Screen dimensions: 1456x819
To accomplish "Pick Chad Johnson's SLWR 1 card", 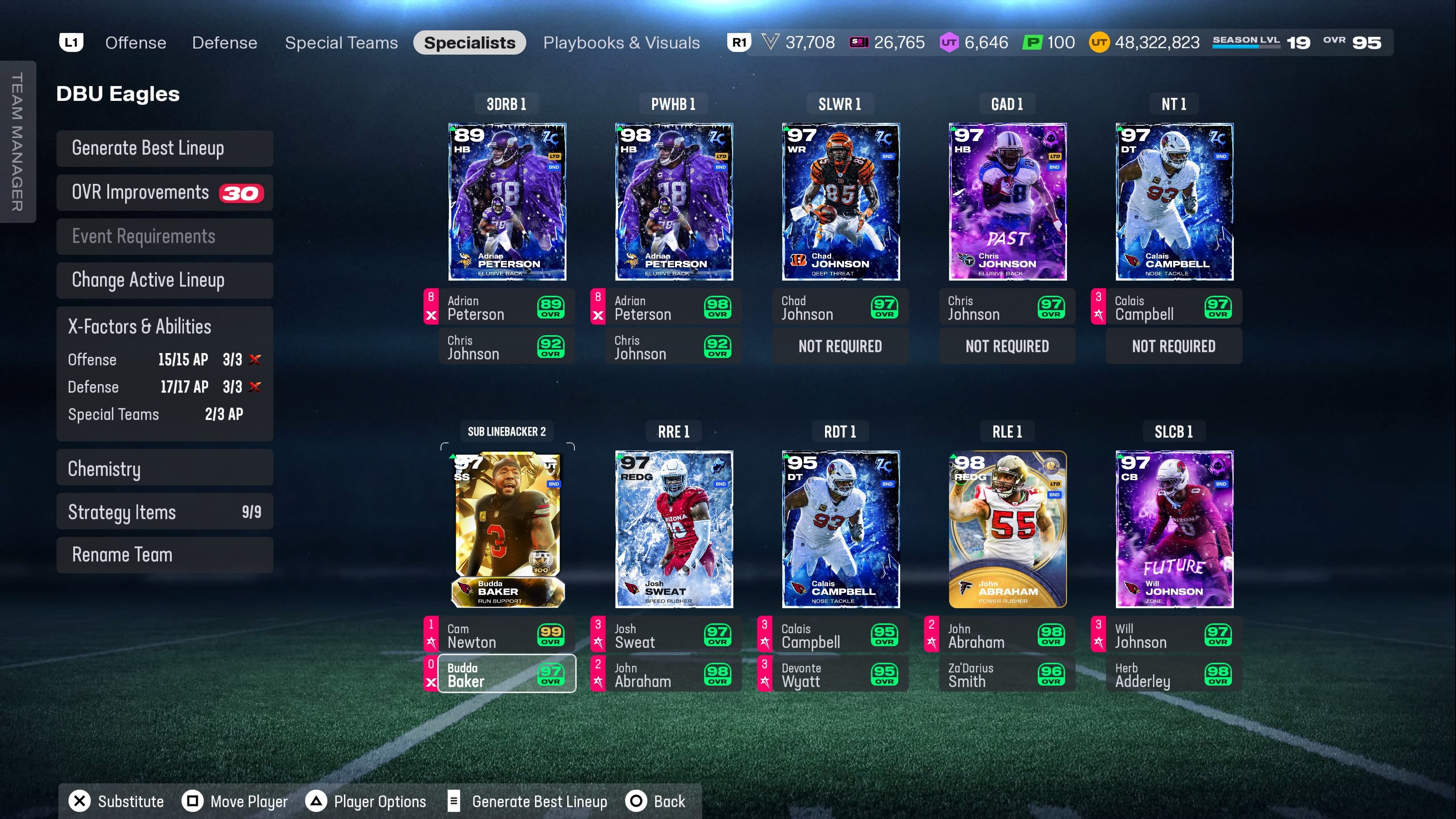I will [x=841, y=201].
